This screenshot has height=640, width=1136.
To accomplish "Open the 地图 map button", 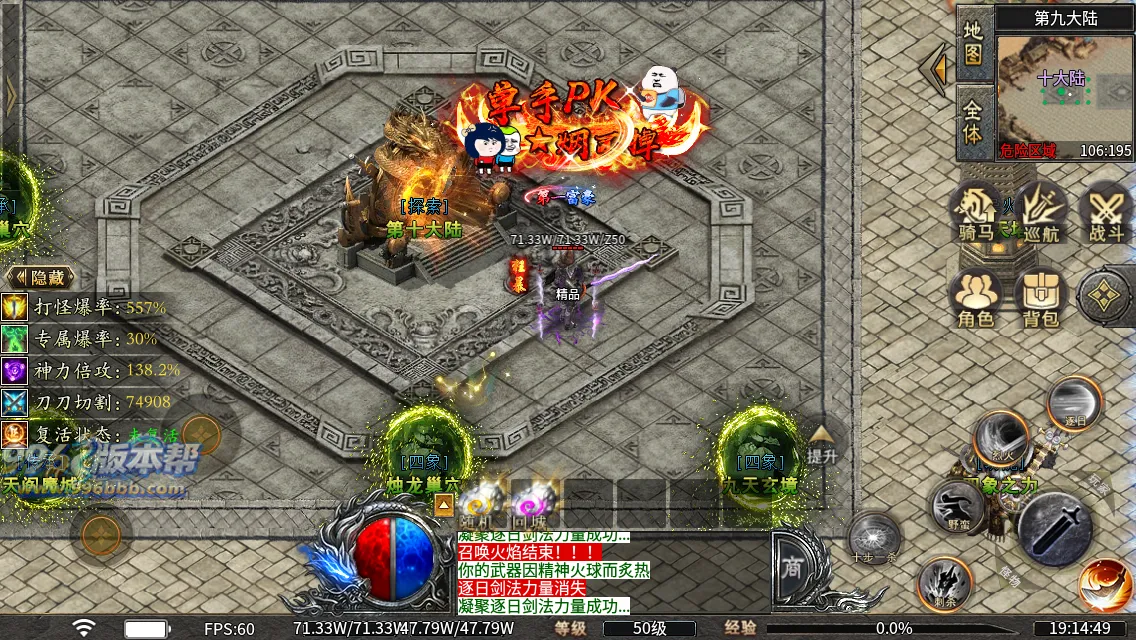I will point(974,42).
